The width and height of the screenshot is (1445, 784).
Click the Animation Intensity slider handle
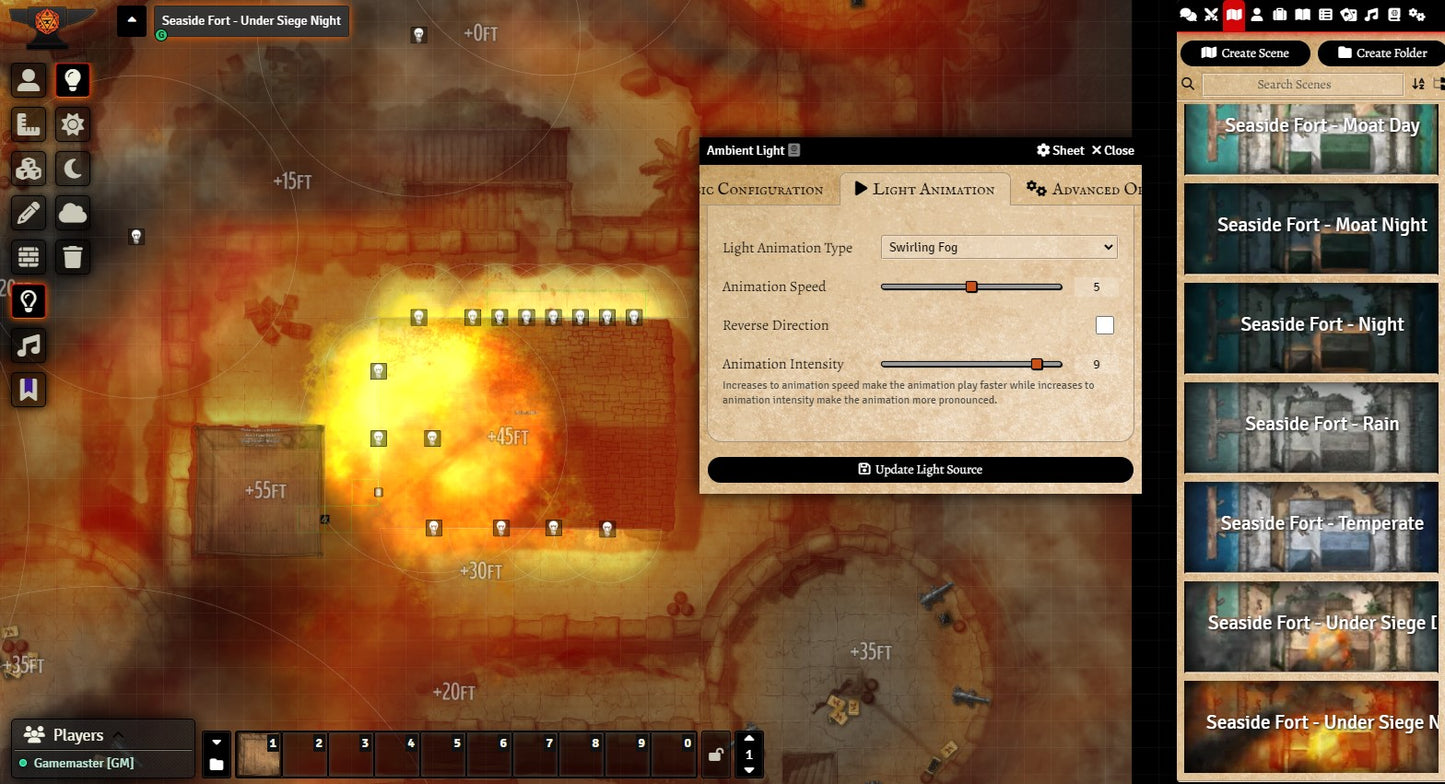[x=1037, y=364]
